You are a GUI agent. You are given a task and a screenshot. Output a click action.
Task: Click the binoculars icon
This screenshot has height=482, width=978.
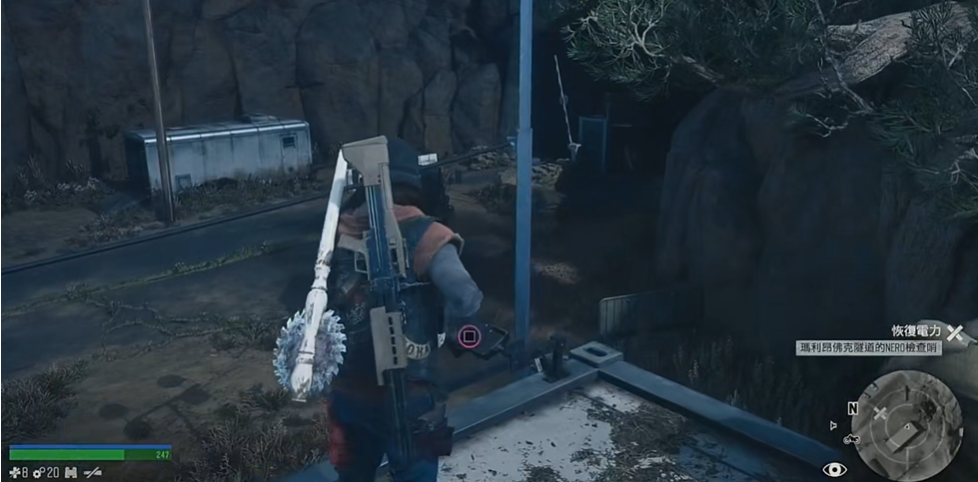pyautogui.click(x=70, y=471)
